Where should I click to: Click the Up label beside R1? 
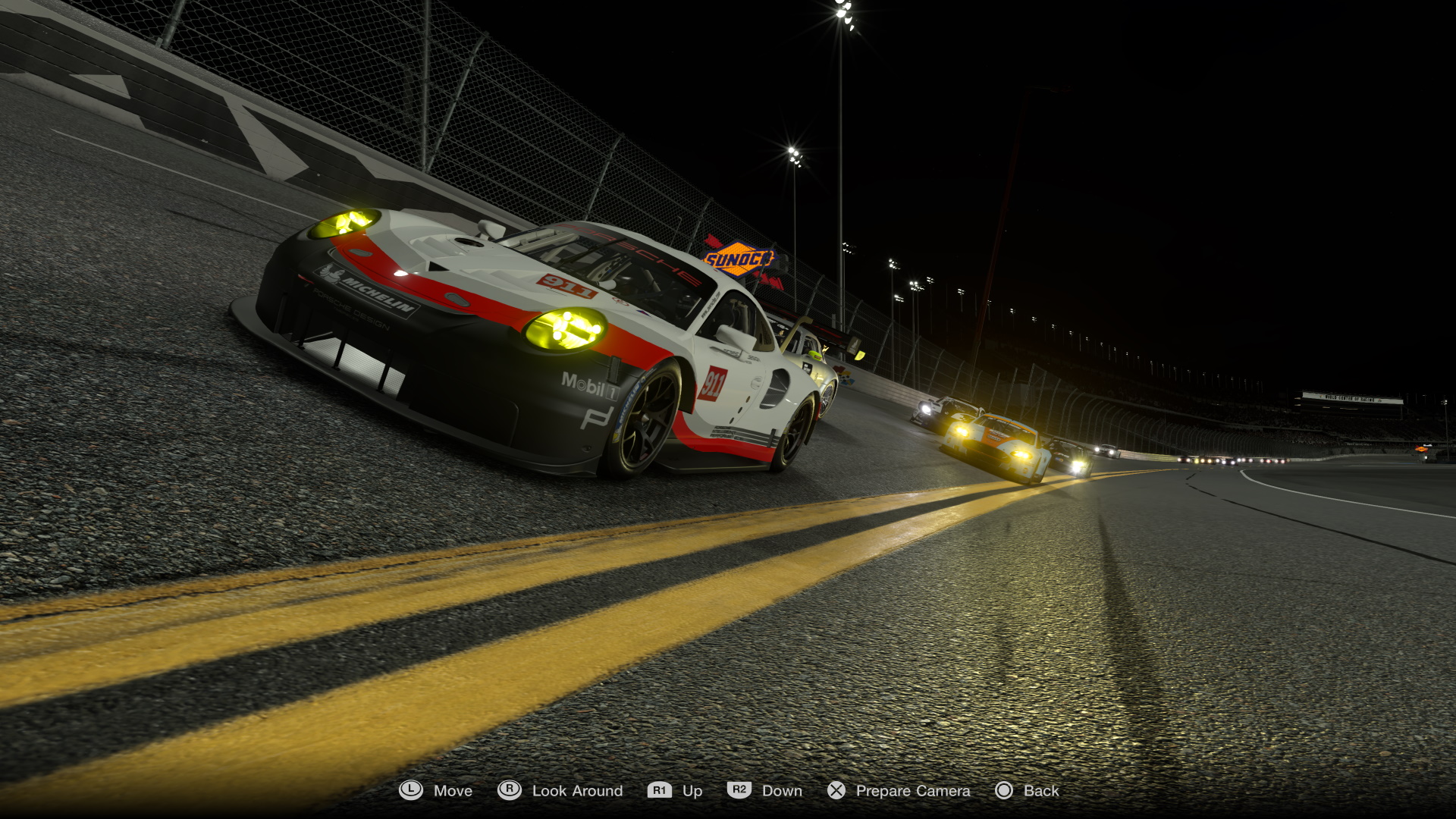tap(692, 790)
